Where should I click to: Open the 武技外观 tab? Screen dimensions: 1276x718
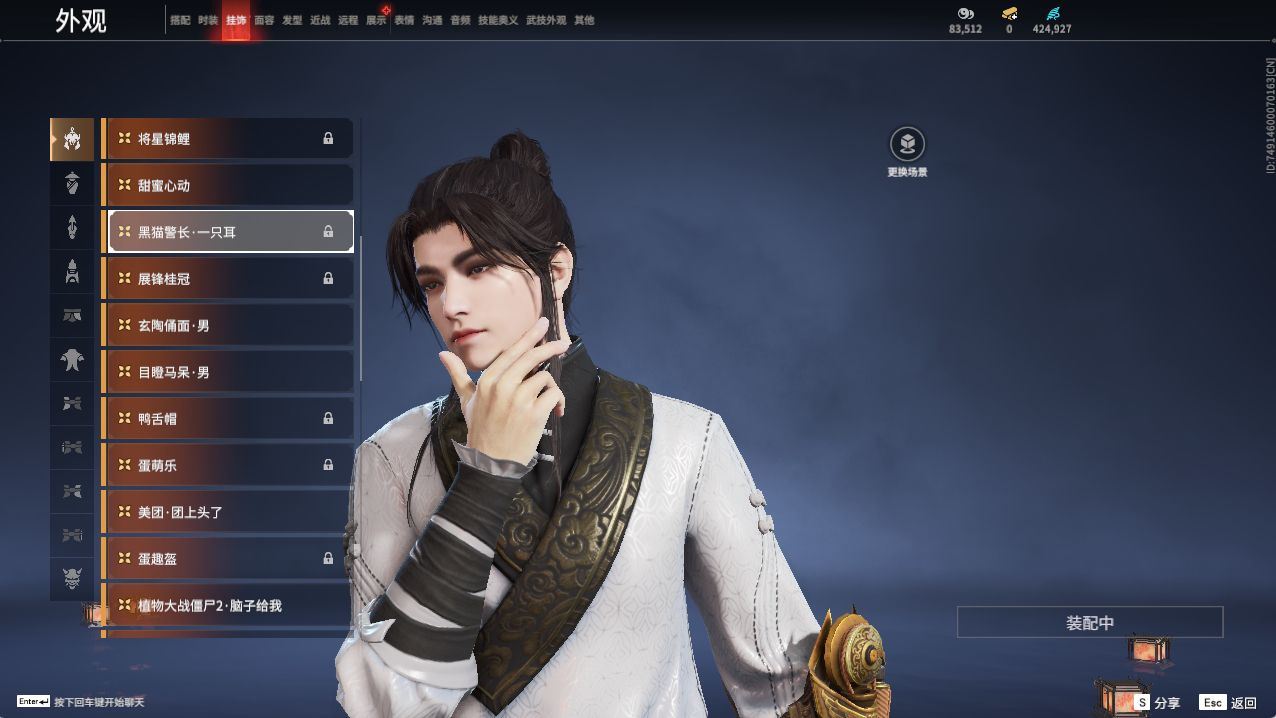(x=546, y=20)
